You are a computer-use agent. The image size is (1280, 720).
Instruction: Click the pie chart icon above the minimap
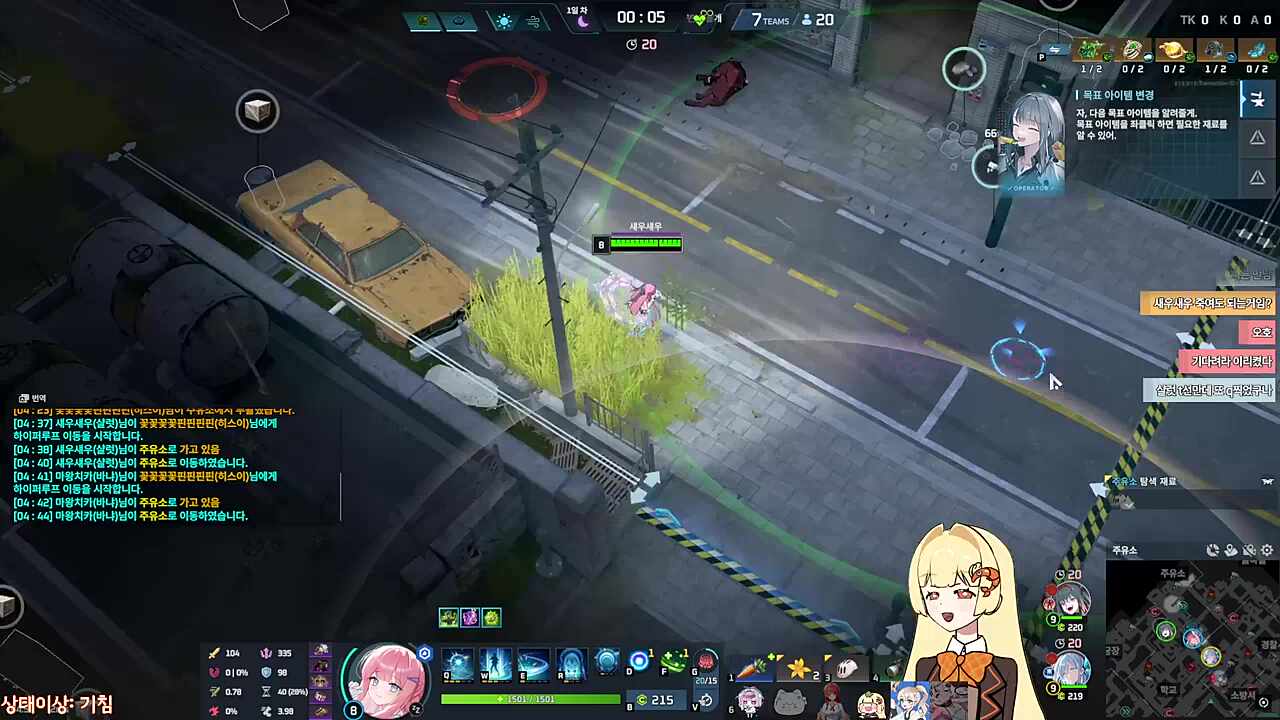pyautogui.click(x=1212, y=550)
